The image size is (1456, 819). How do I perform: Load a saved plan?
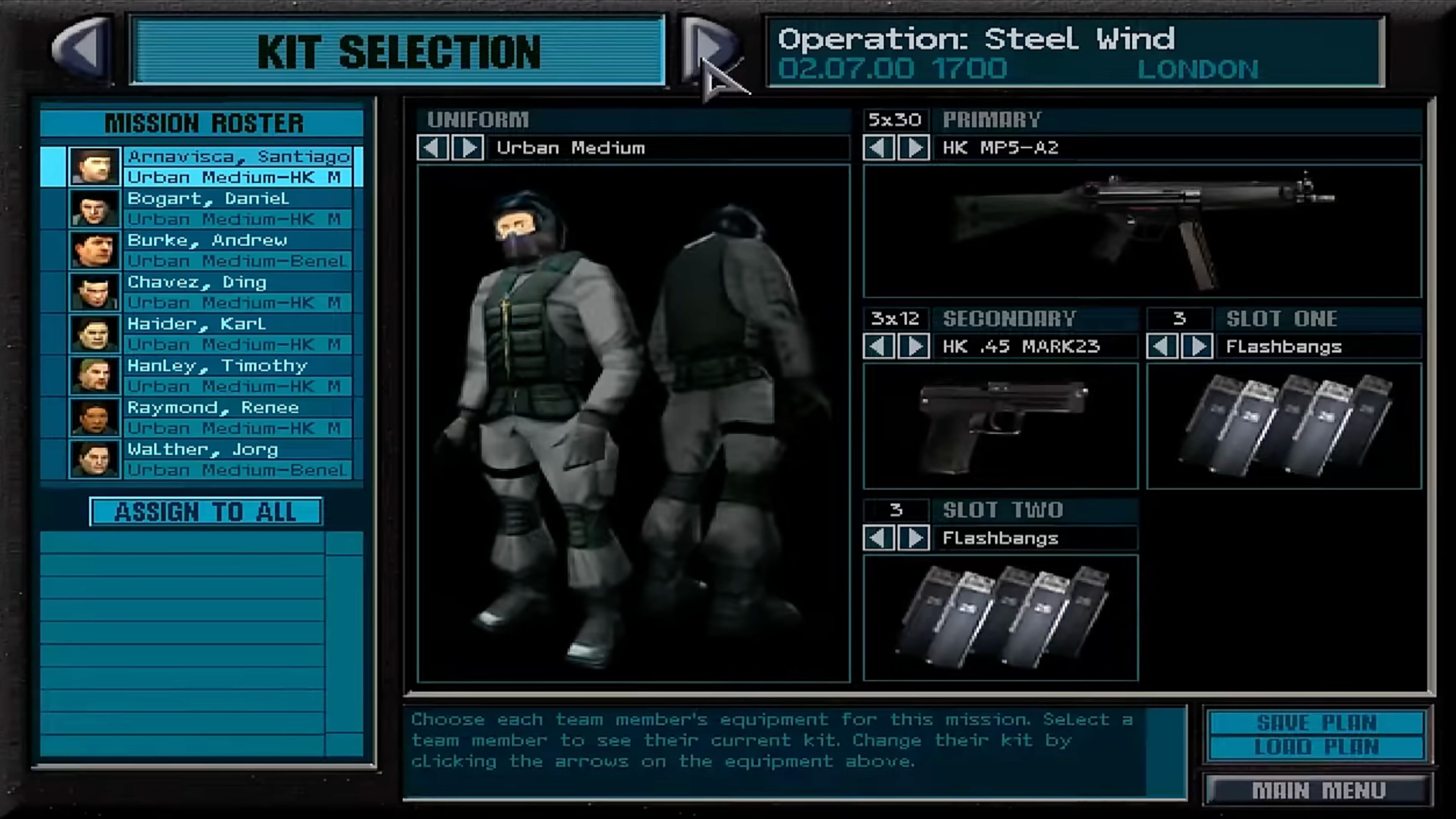[1316, 747]
